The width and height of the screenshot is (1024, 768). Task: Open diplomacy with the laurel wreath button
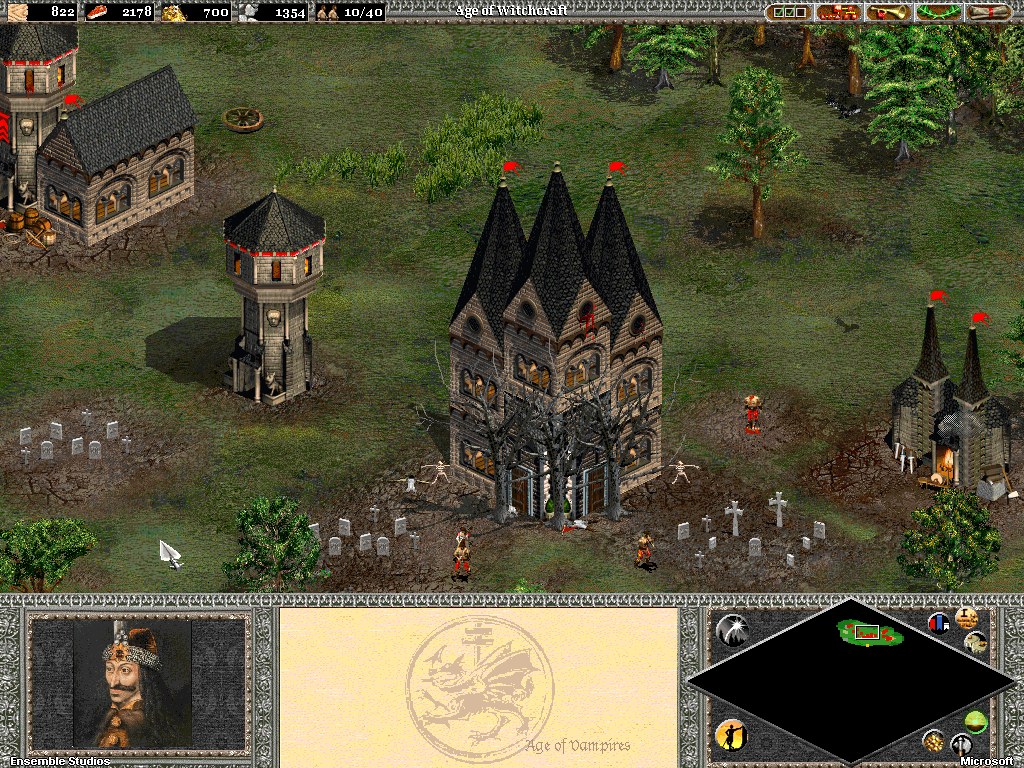click(940, 12)
